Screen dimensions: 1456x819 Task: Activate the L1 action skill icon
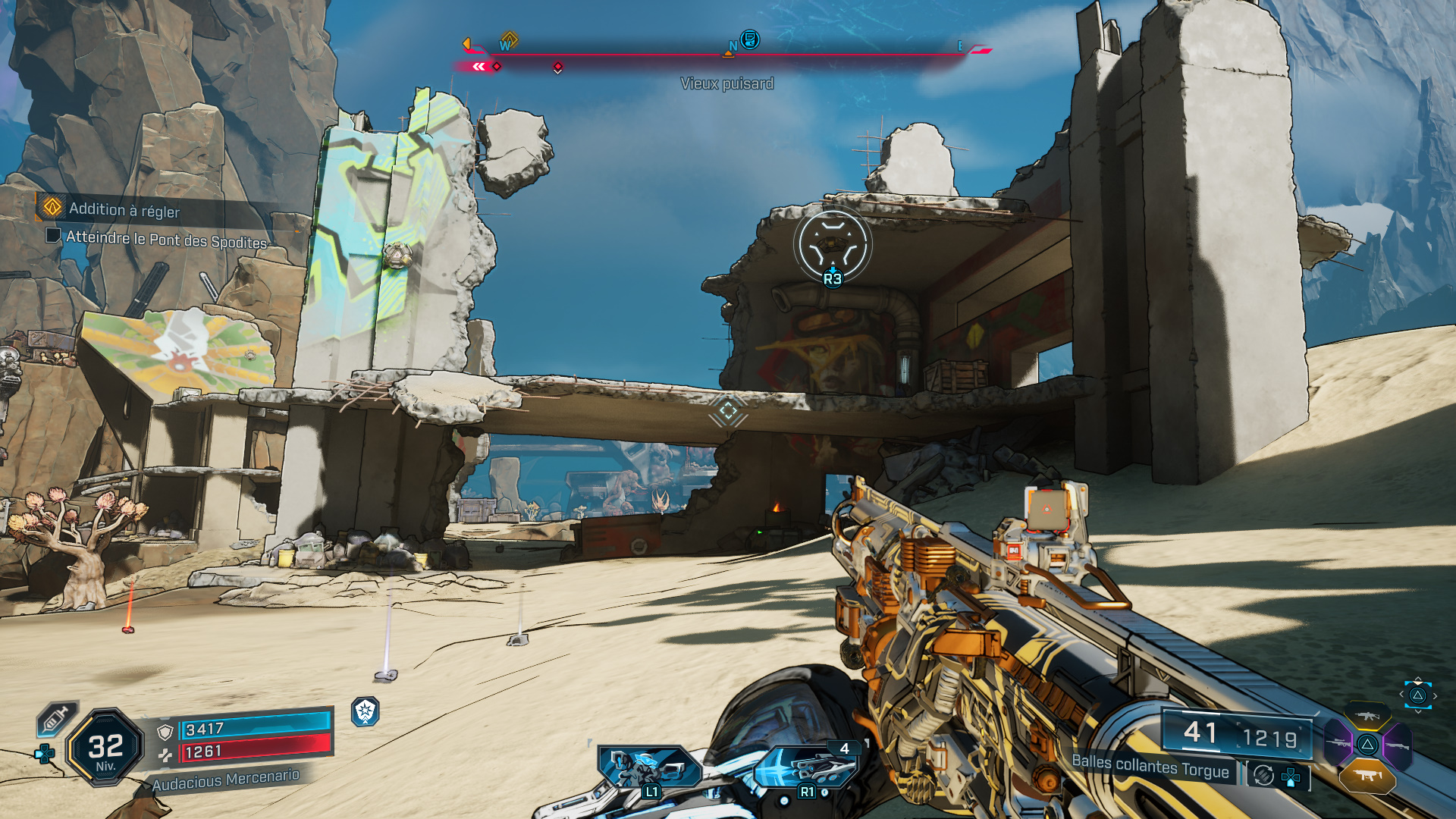(x=648, y=767)
